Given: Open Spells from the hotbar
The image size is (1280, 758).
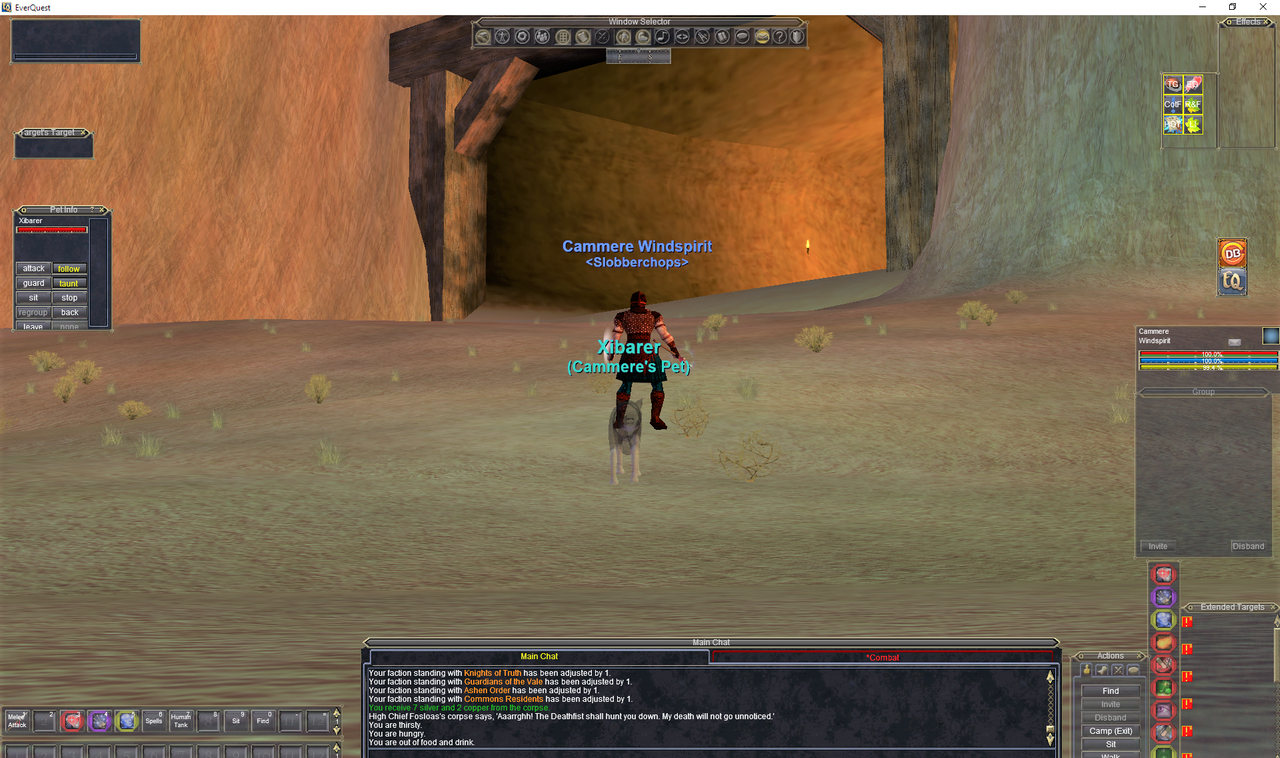Looking at the screenshot, I should [x=153, y=721].
